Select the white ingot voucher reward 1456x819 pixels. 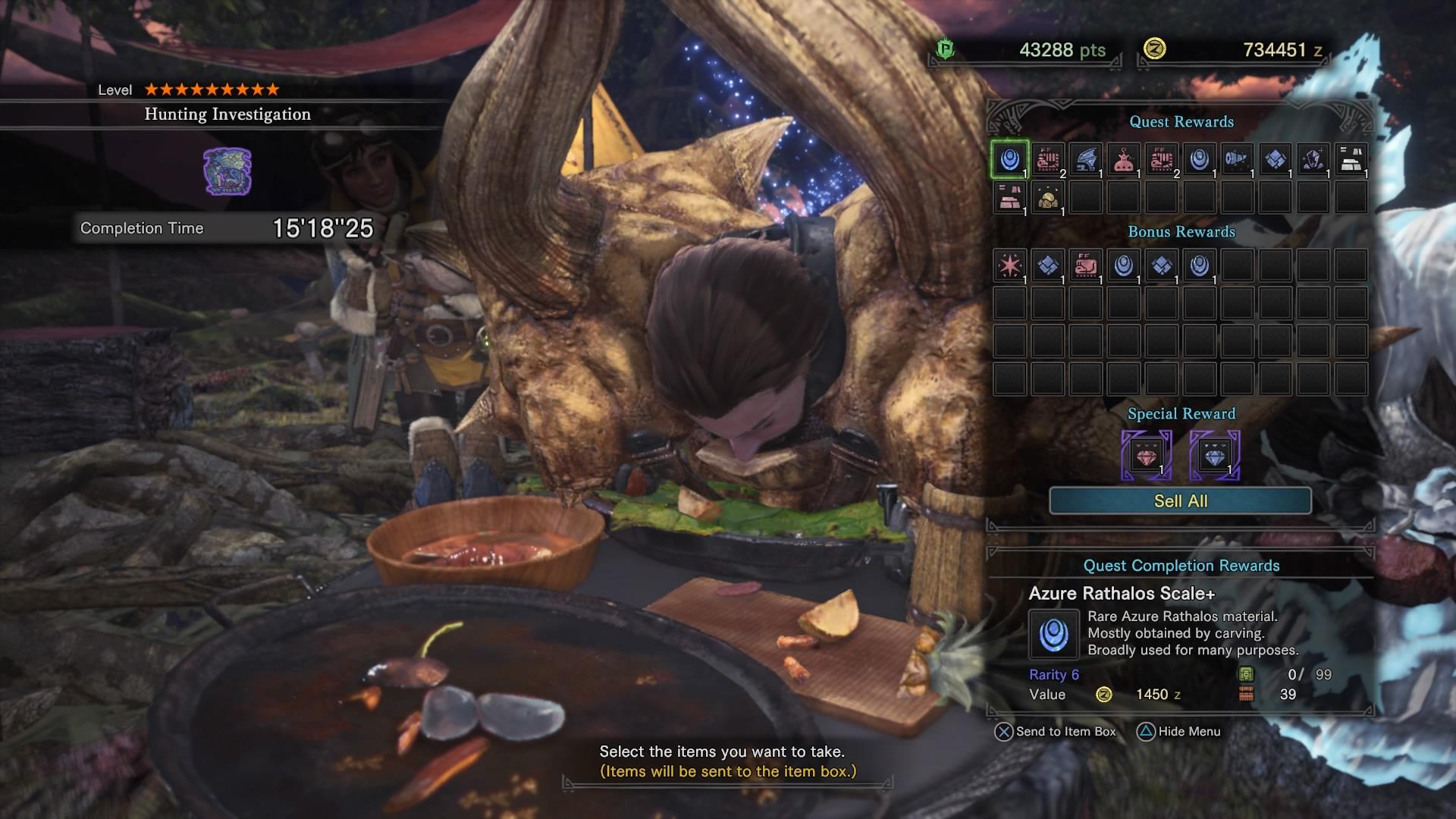point(1351,160)
